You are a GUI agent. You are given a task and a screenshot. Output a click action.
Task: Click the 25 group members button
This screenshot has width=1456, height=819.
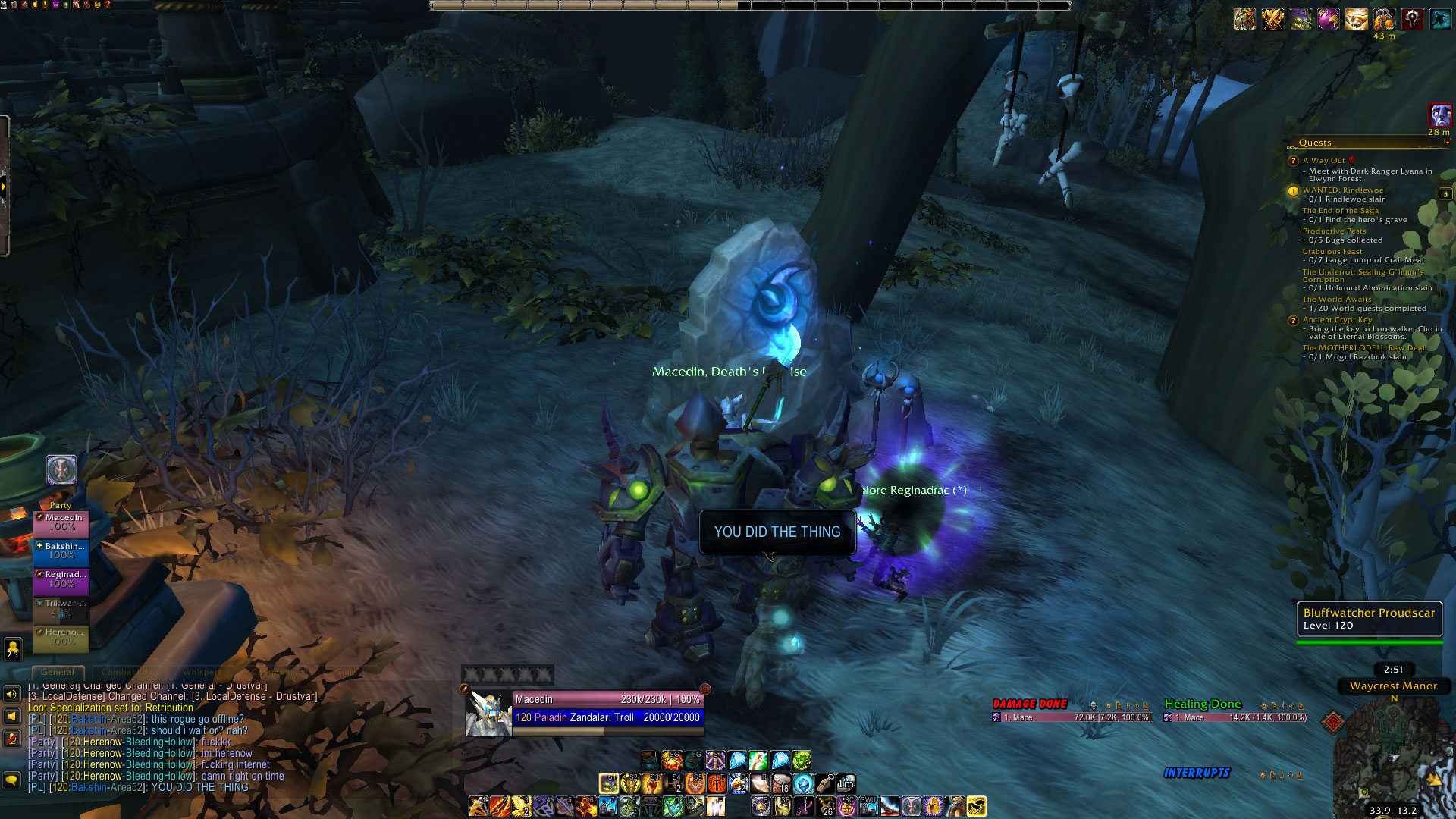13,649
